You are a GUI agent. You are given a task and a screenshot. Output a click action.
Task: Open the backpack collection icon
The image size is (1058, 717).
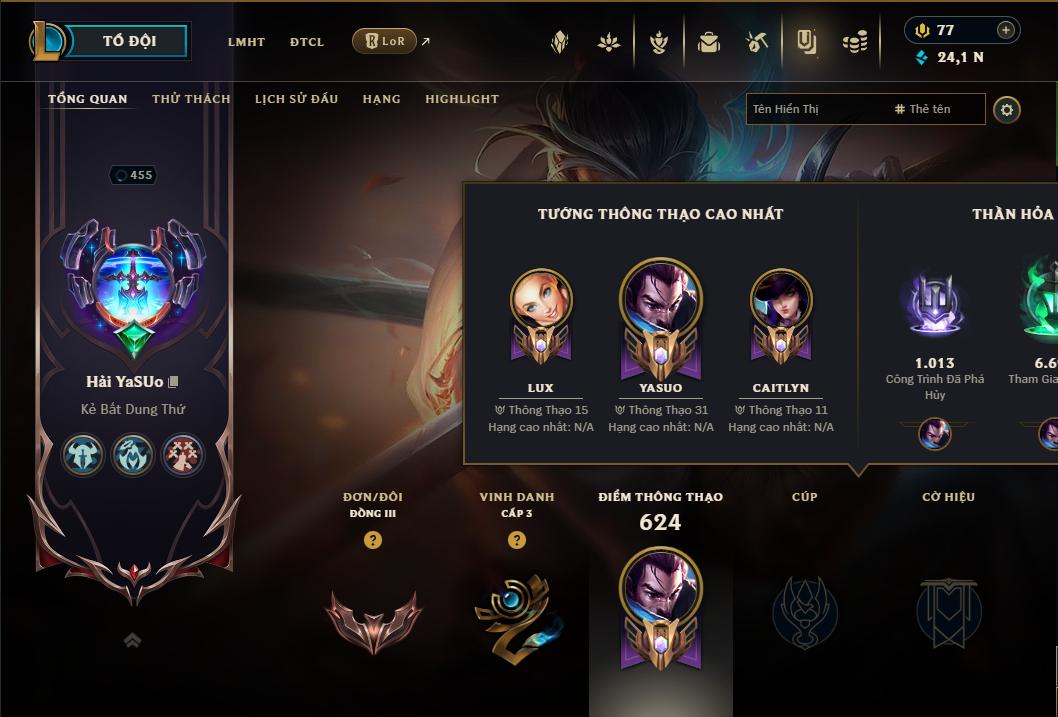click(709, 42)
